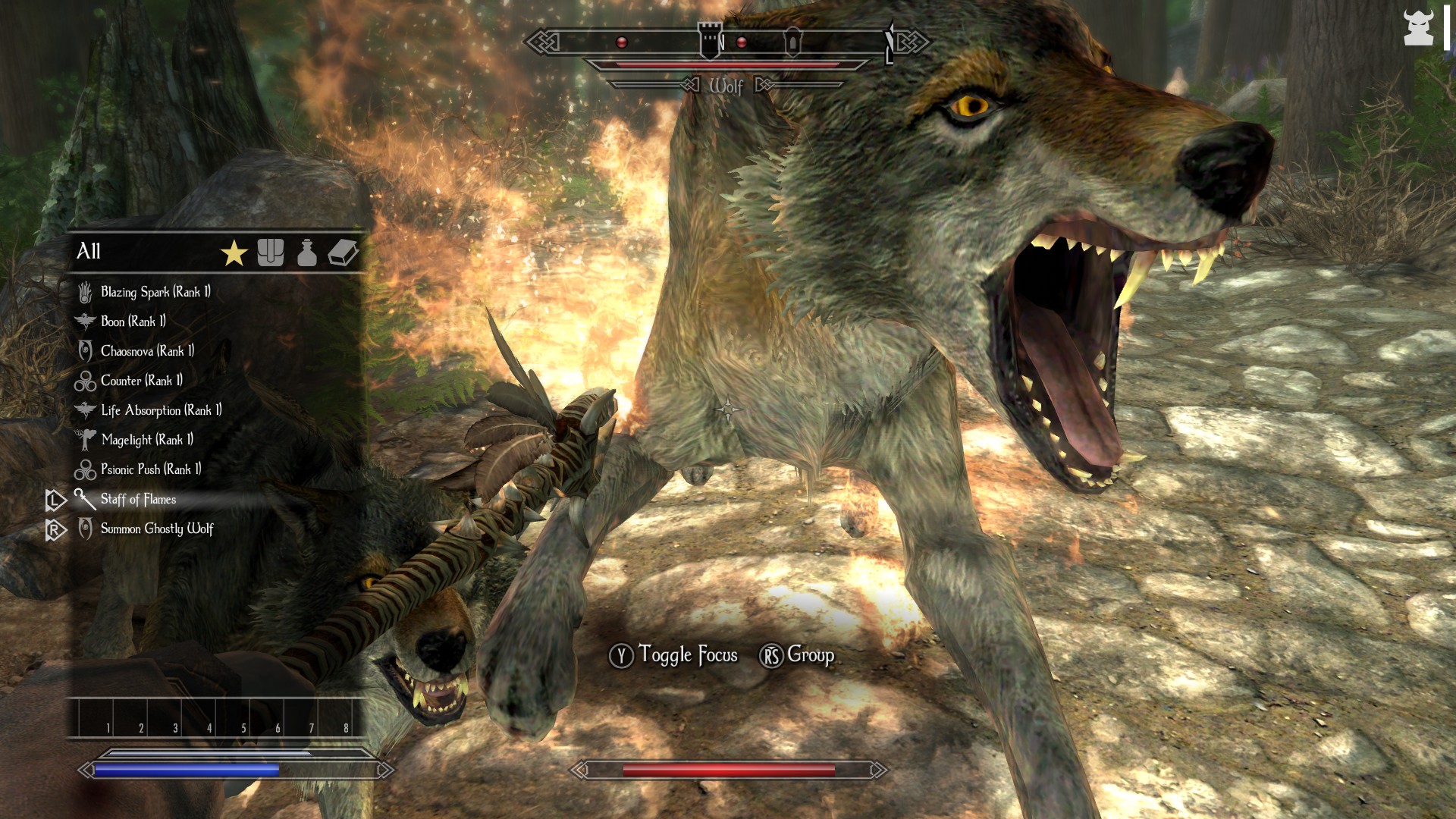
Task: Open the potions flask category icon
Action: (x=308, y=253)
